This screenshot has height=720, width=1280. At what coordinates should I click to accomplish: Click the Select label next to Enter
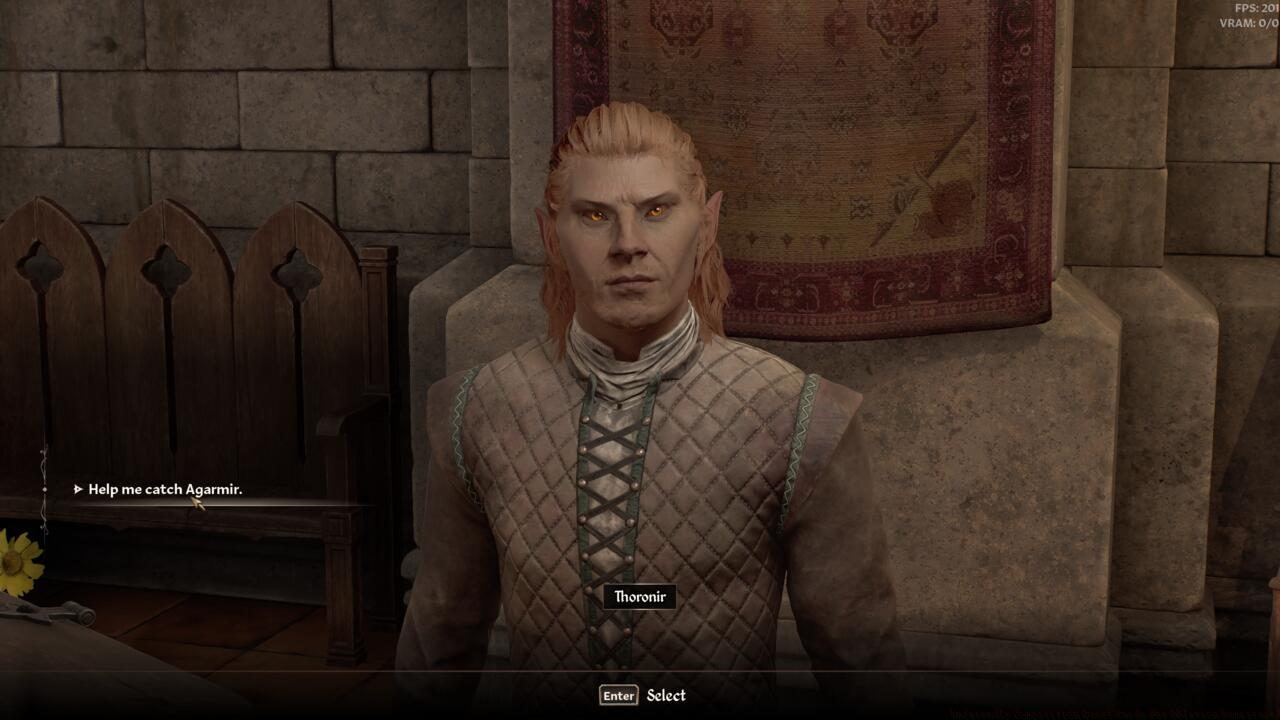[668, 694]
